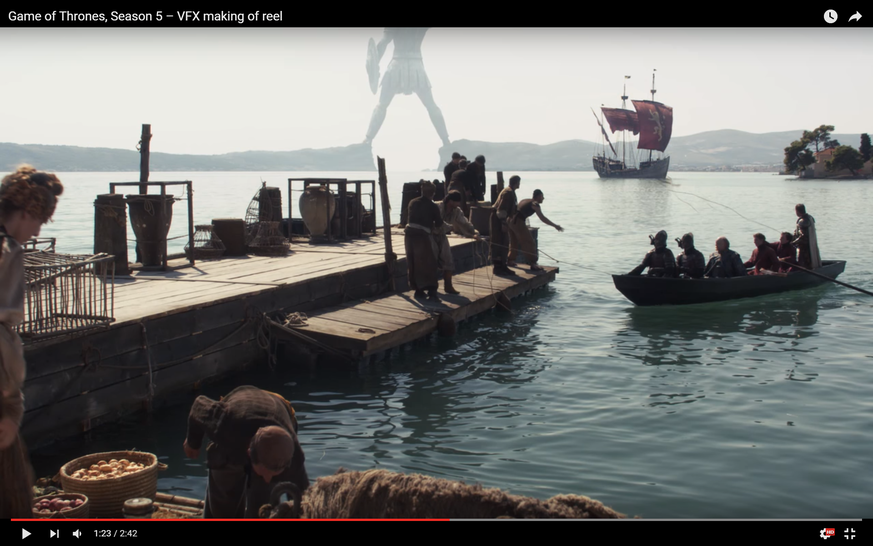Play the paused video

click(x=26, y=533)
